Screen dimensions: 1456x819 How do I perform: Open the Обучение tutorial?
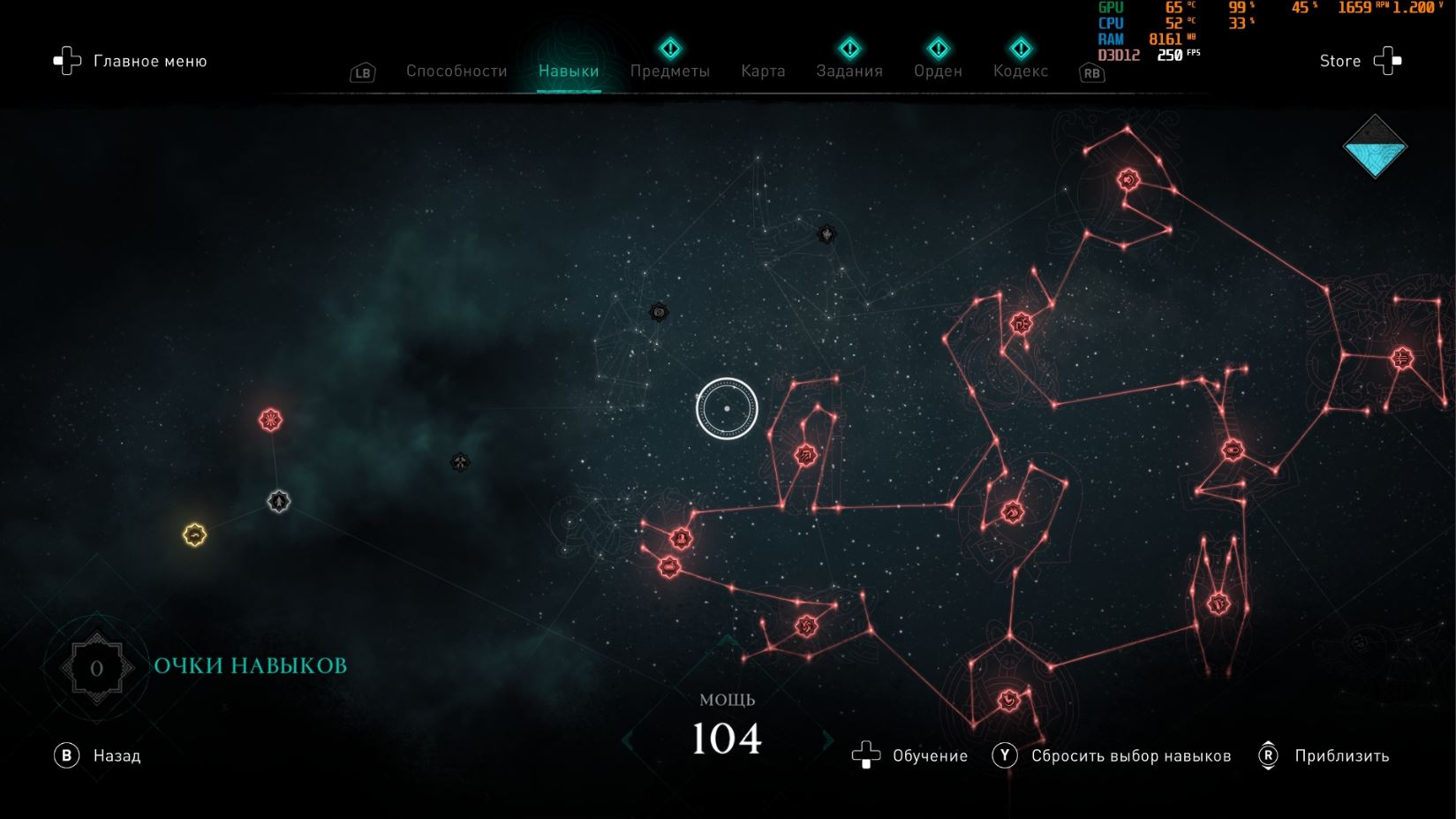[910, 755]
